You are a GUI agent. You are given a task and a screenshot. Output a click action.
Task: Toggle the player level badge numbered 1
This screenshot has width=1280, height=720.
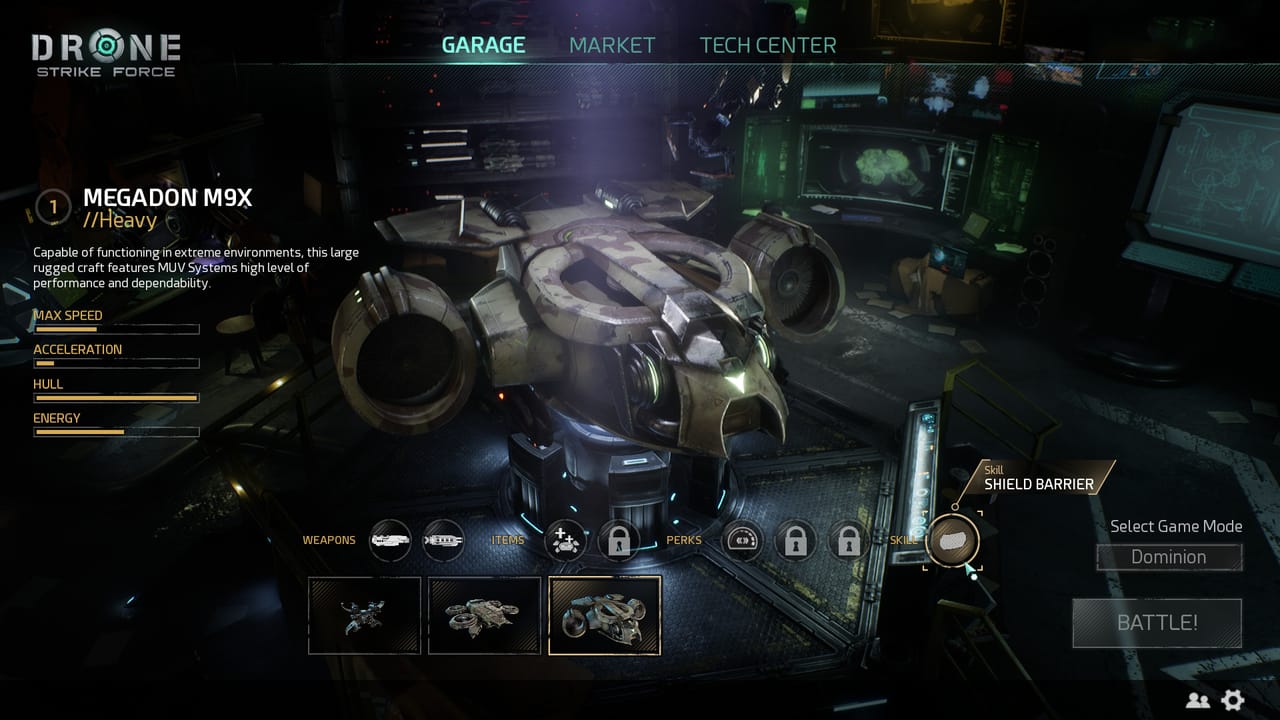(x=52, y=207)
